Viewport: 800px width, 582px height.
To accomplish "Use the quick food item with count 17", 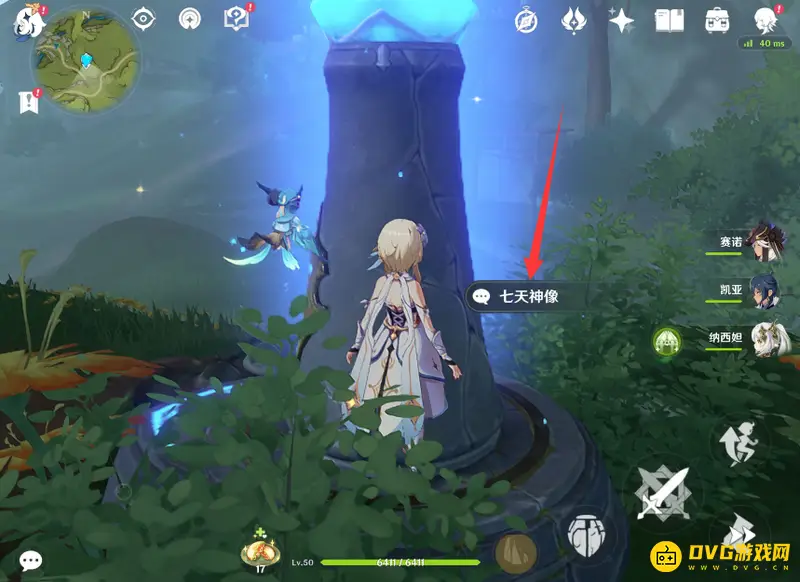I will tap(258, 550).
